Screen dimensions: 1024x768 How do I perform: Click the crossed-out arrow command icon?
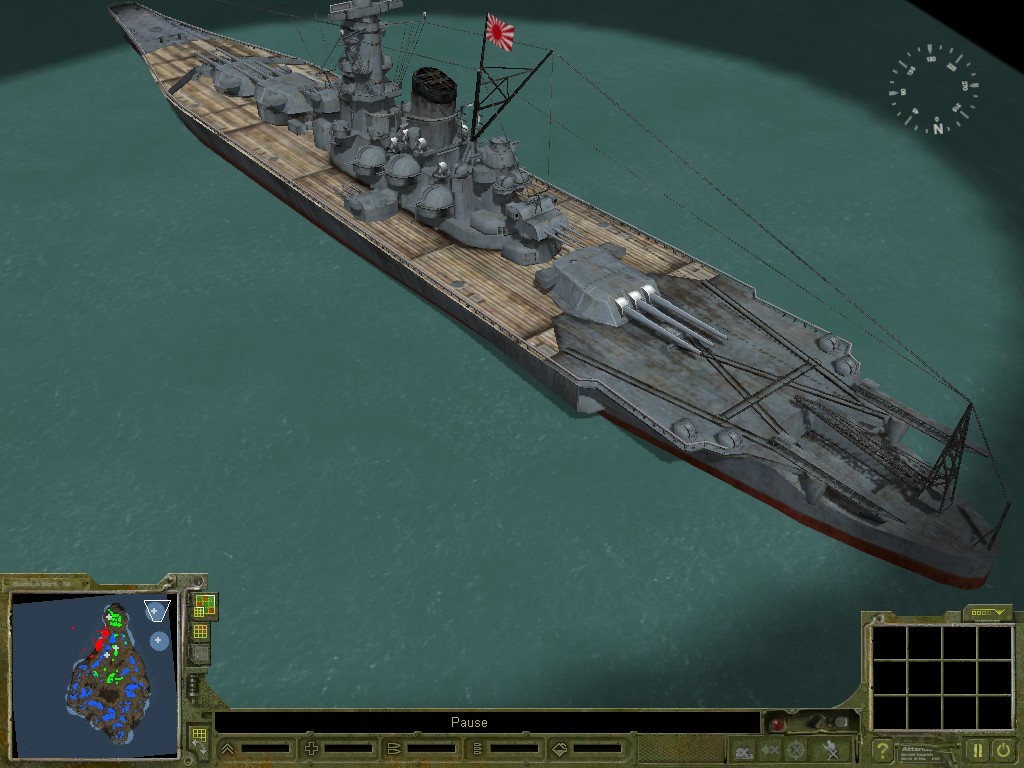770,749
